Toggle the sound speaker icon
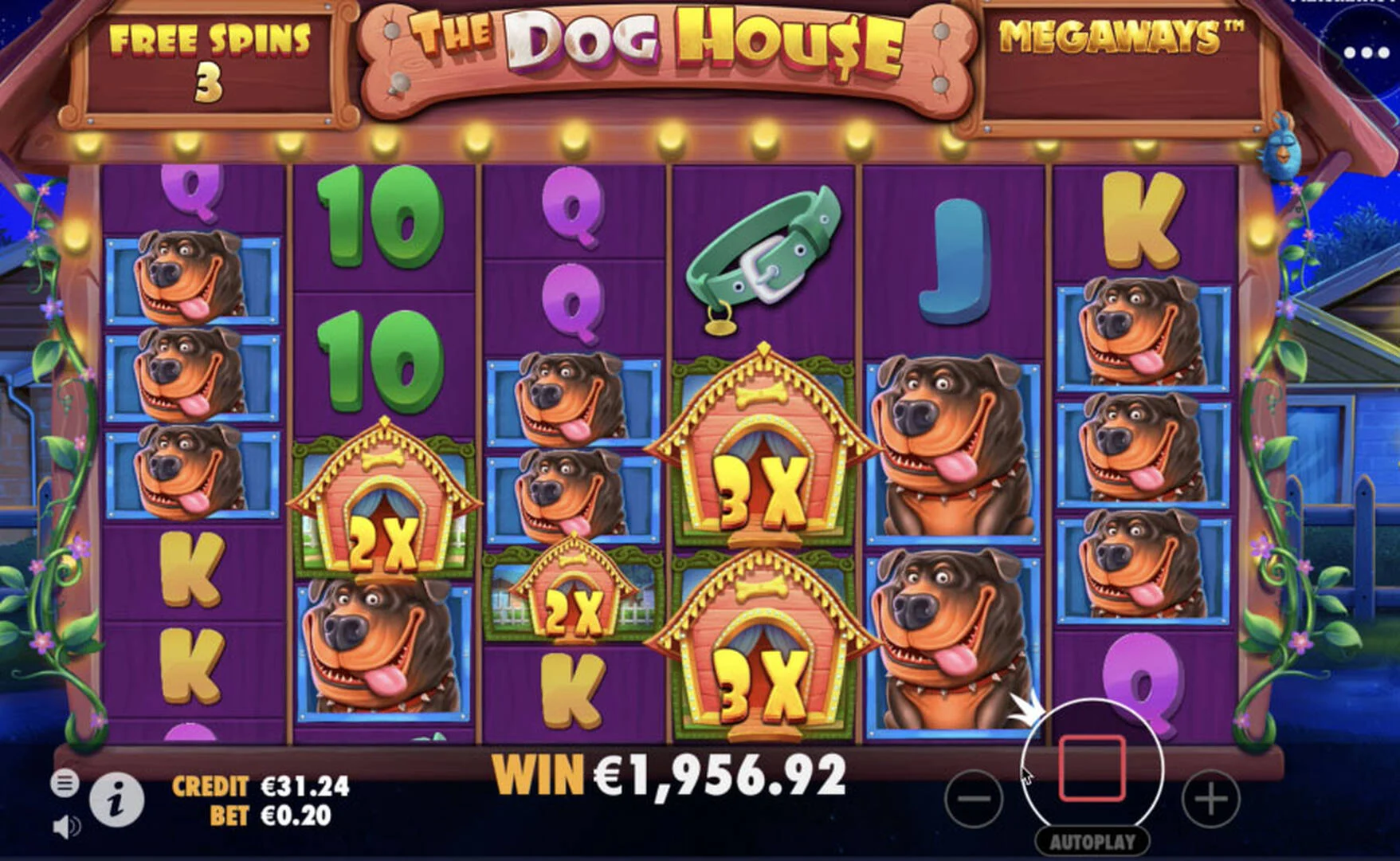The image size is (1400, 861). pyautogui.click(x=65, y=827)
